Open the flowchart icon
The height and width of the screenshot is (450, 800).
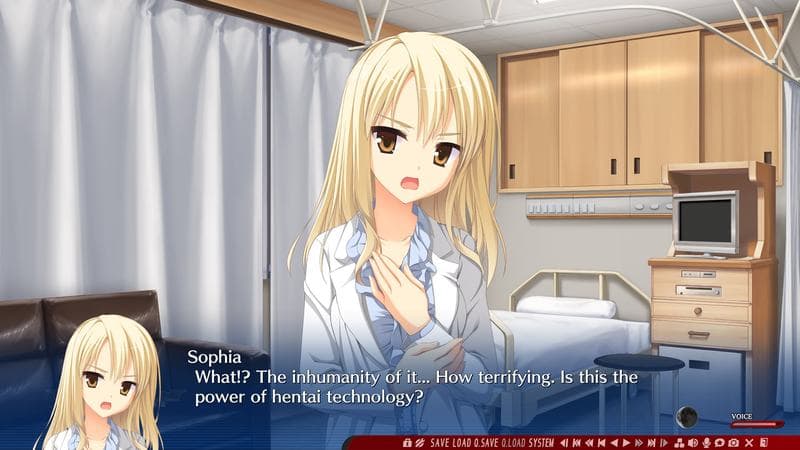pyautogui.click(x=678, y=442)
